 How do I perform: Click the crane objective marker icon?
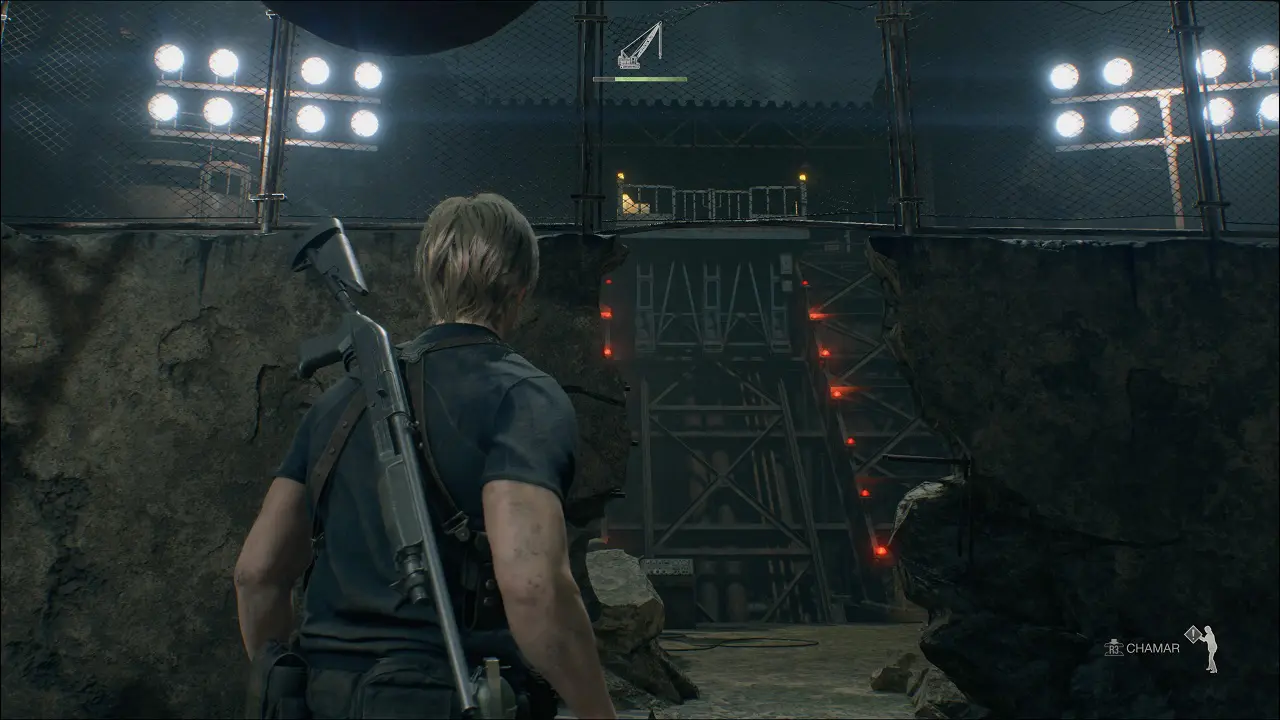coord(639,46)
